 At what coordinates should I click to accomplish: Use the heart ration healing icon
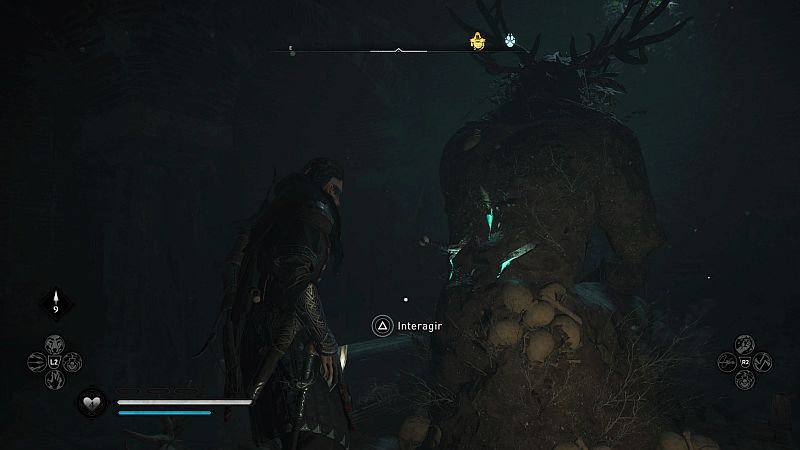(91, 404)
